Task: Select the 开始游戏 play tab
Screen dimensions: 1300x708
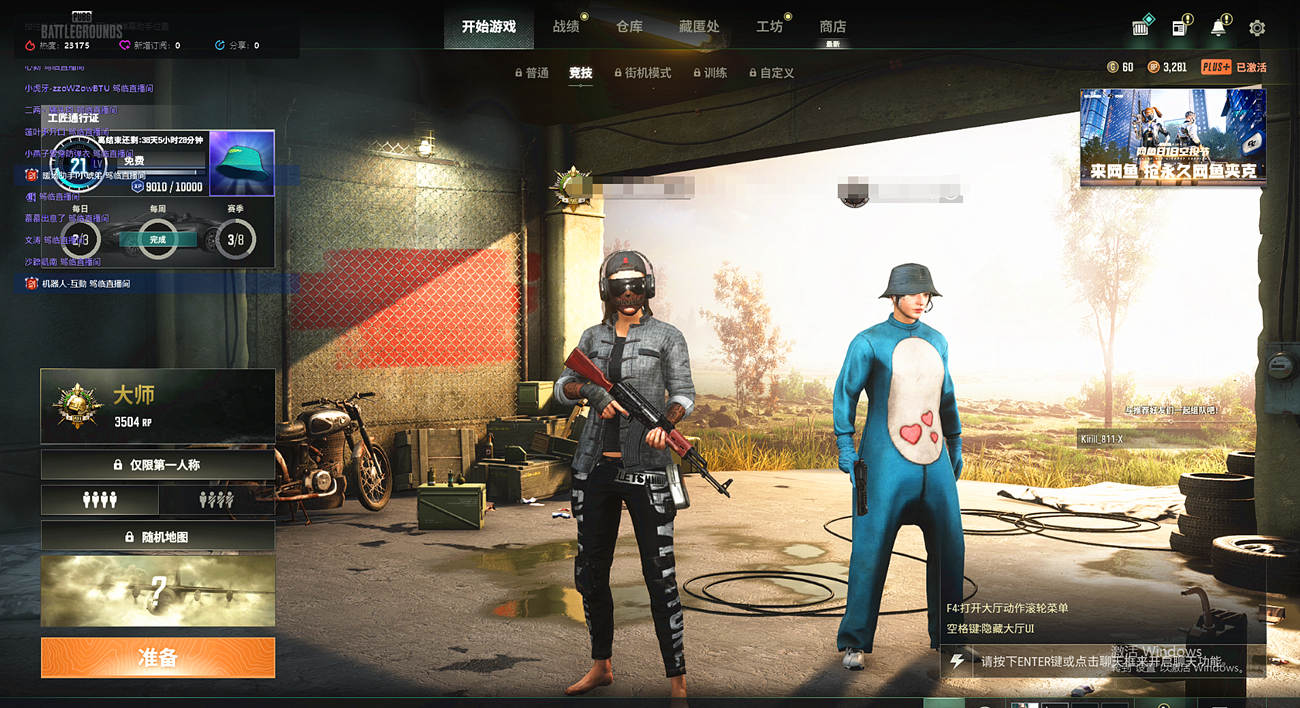Action: click(x=489, y=27)
